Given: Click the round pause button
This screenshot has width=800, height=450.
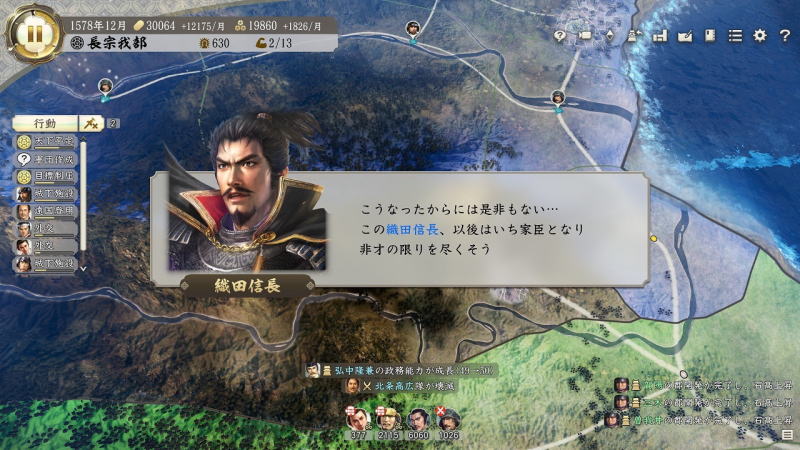Looking at the screenshot, I should point(35,32).
